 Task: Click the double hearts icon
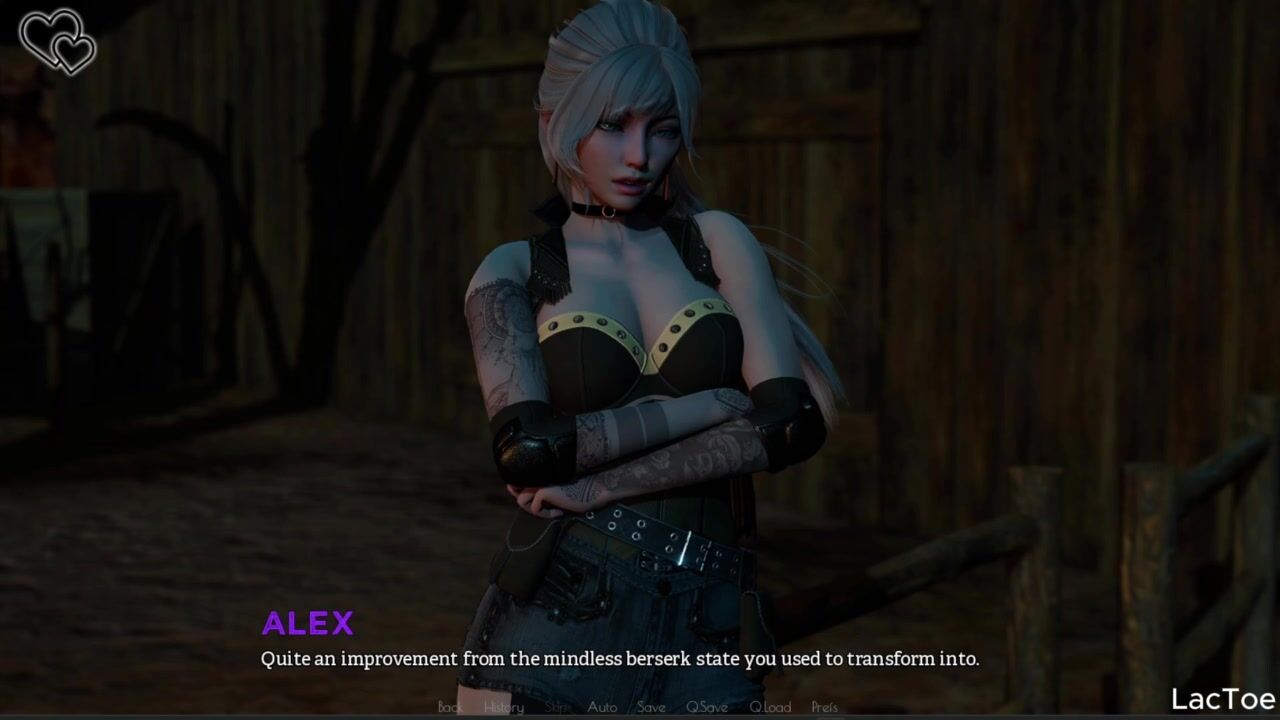click(x=58, y=41)
